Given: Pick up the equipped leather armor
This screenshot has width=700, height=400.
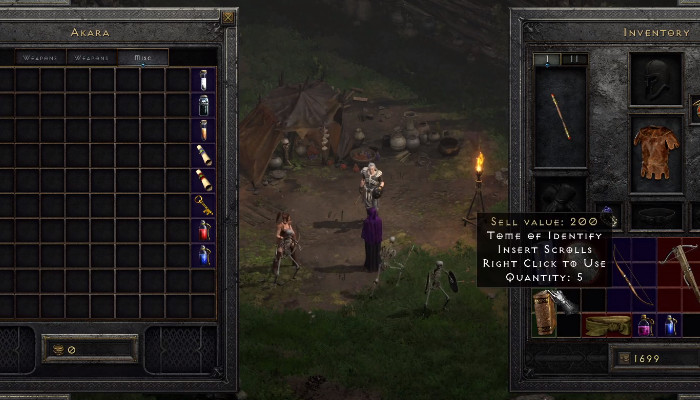Looking at the screenshot, I should point(656,151).
